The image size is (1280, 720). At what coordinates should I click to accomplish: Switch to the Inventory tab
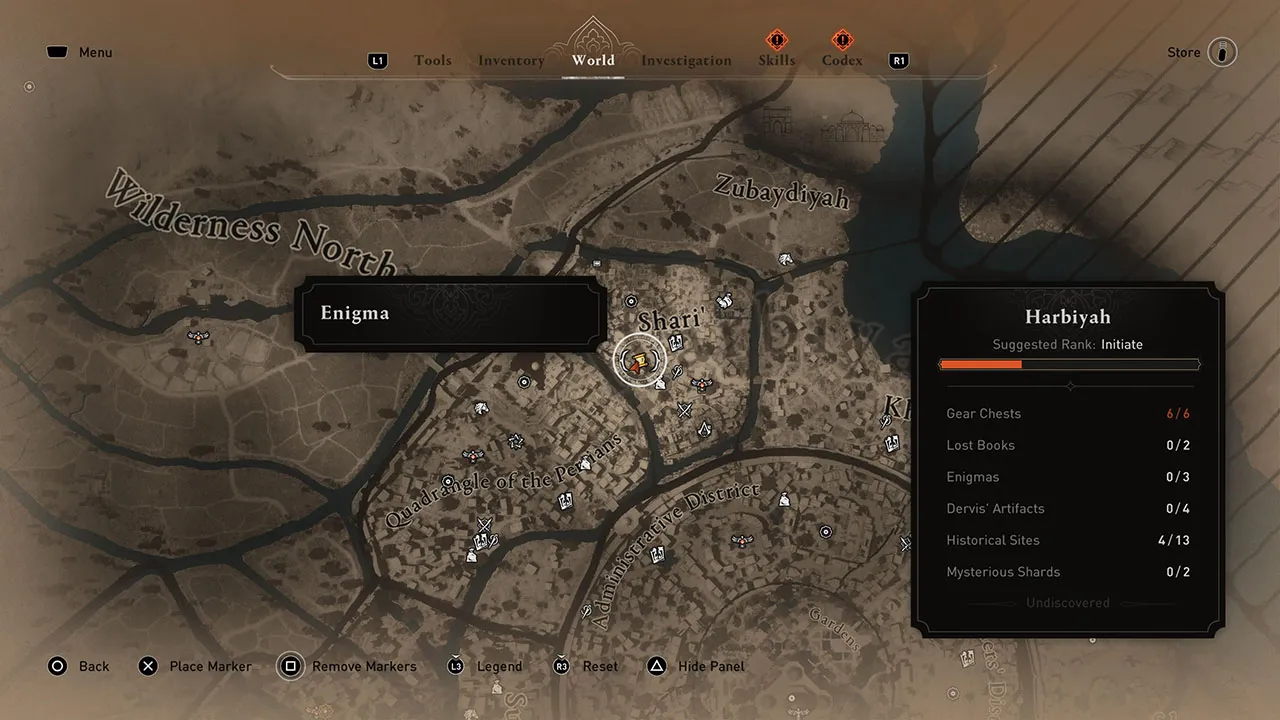pyautogui.click(x=511, y=60)
